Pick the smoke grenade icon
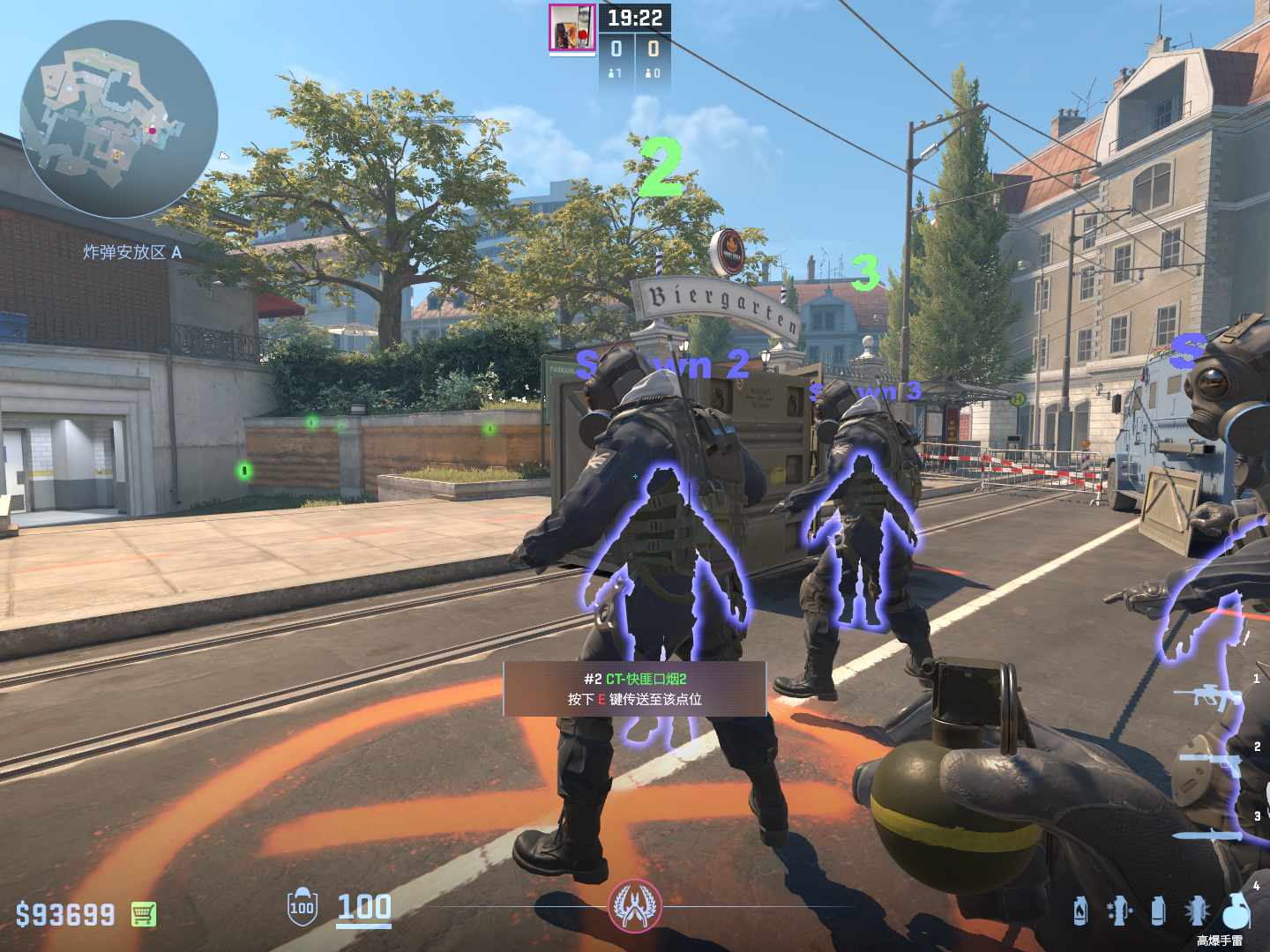Viewport: 1270px width, 952px height. coord(1158,911)
